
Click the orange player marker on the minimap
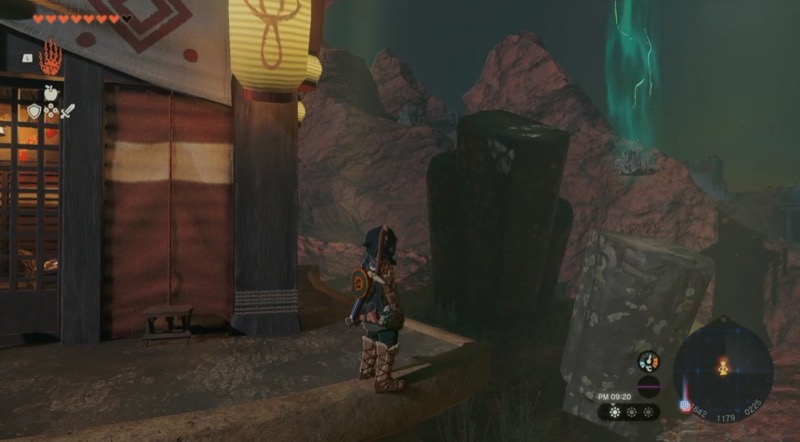tap(722, 367)
